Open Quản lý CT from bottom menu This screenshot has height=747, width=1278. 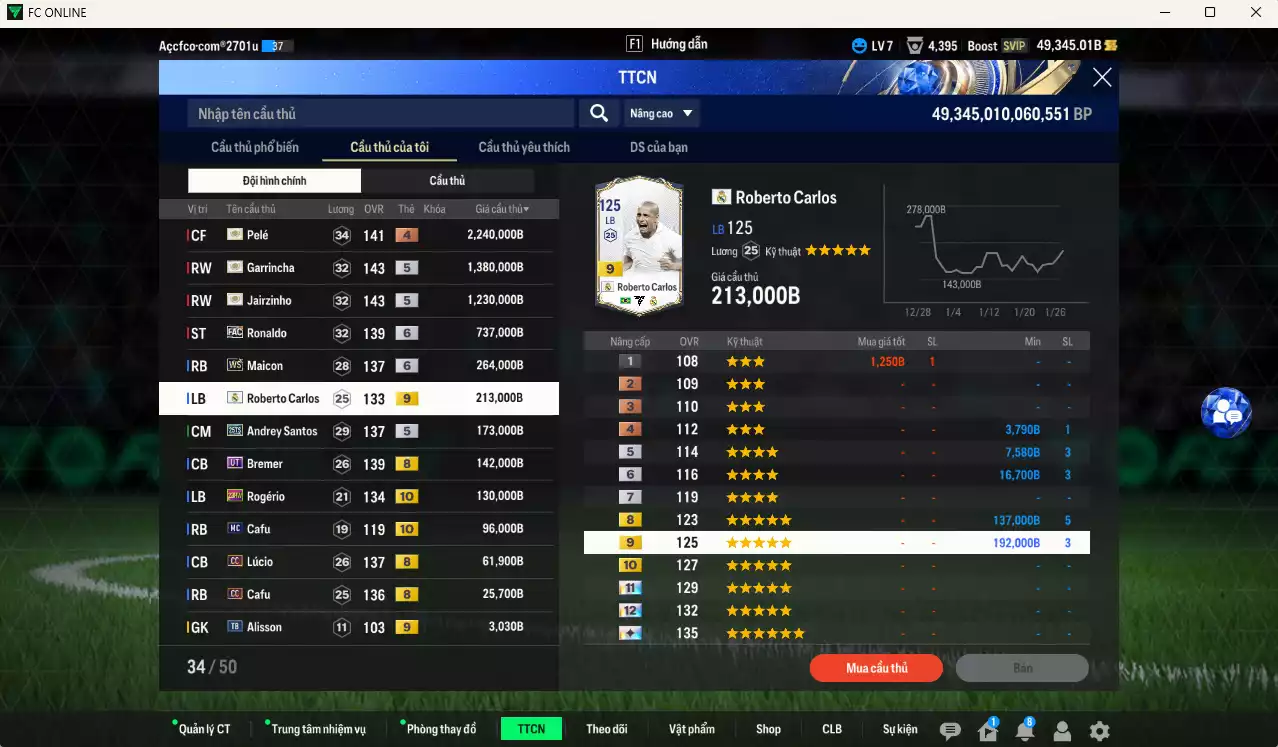tap(203, 729)
